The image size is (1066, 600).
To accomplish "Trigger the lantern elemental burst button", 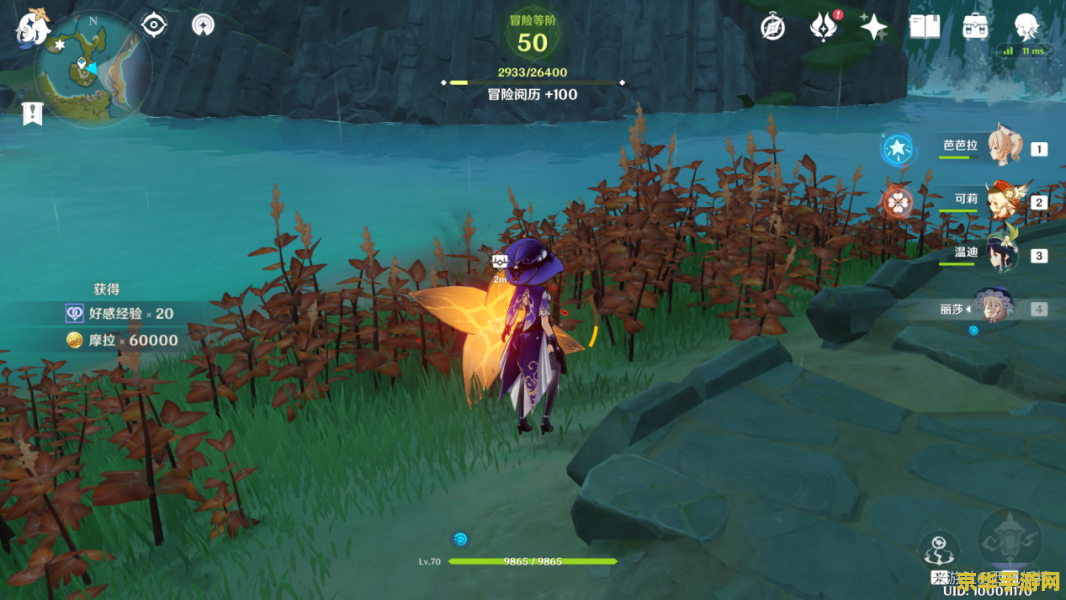I will 1008,541.
